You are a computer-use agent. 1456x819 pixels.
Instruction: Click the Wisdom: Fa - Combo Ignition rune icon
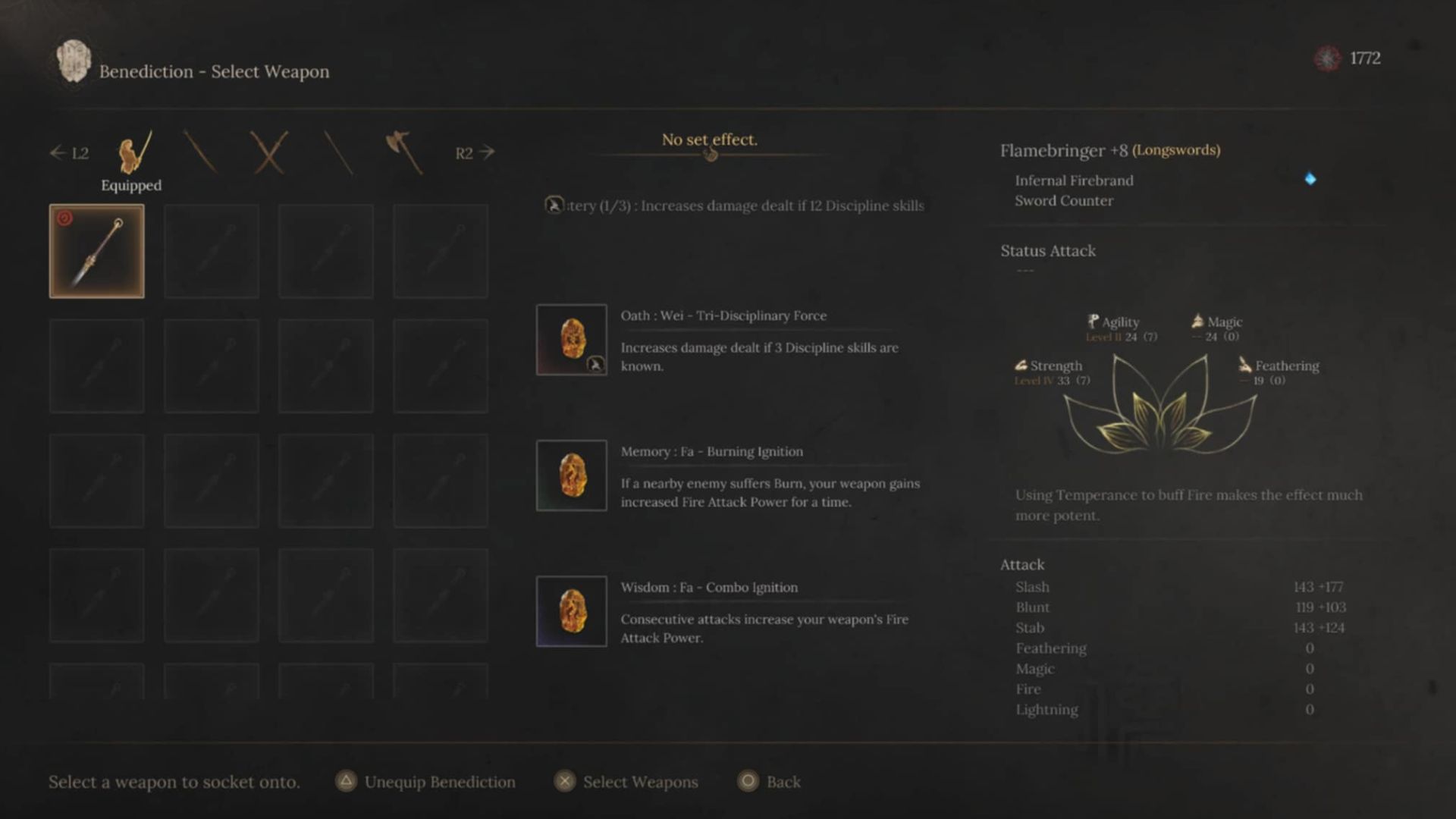pyautogui.click(x=570, y=612)
